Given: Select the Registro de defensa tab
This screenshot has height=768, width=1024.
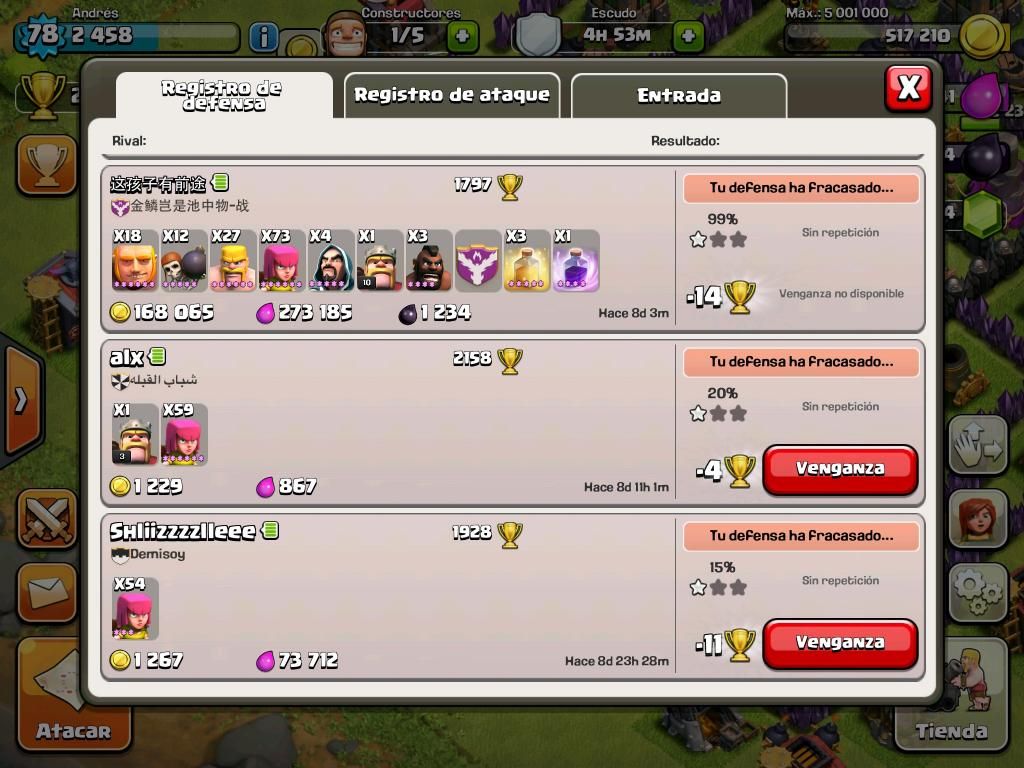Looking at the screenshot, I should click(222, 96).
